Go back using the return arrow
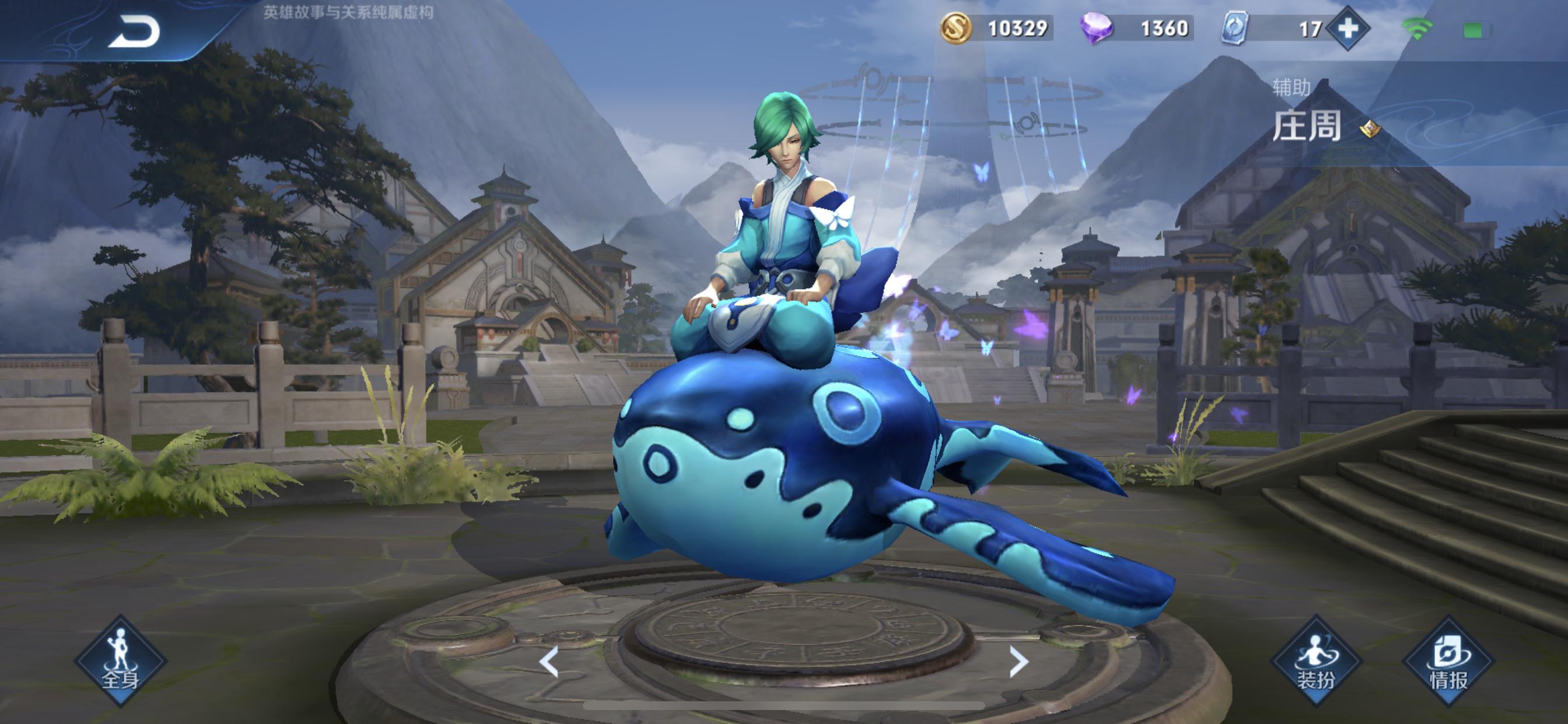The width and height of the screenshot is (1568, 724). pos(134,32)
